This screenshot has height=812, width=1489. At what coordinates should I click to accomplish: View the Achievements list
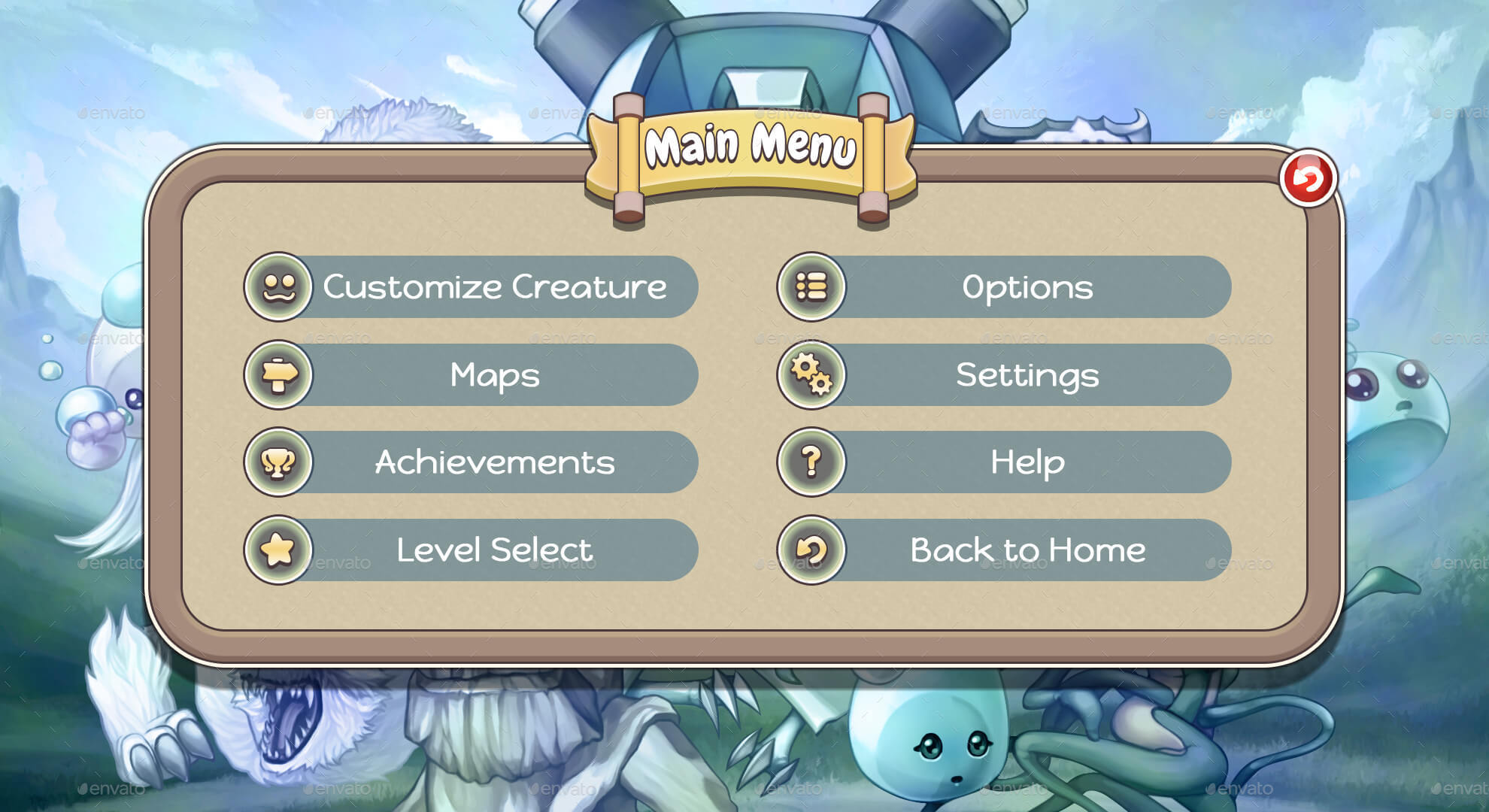pyautogui.click(x=496, y=462)
